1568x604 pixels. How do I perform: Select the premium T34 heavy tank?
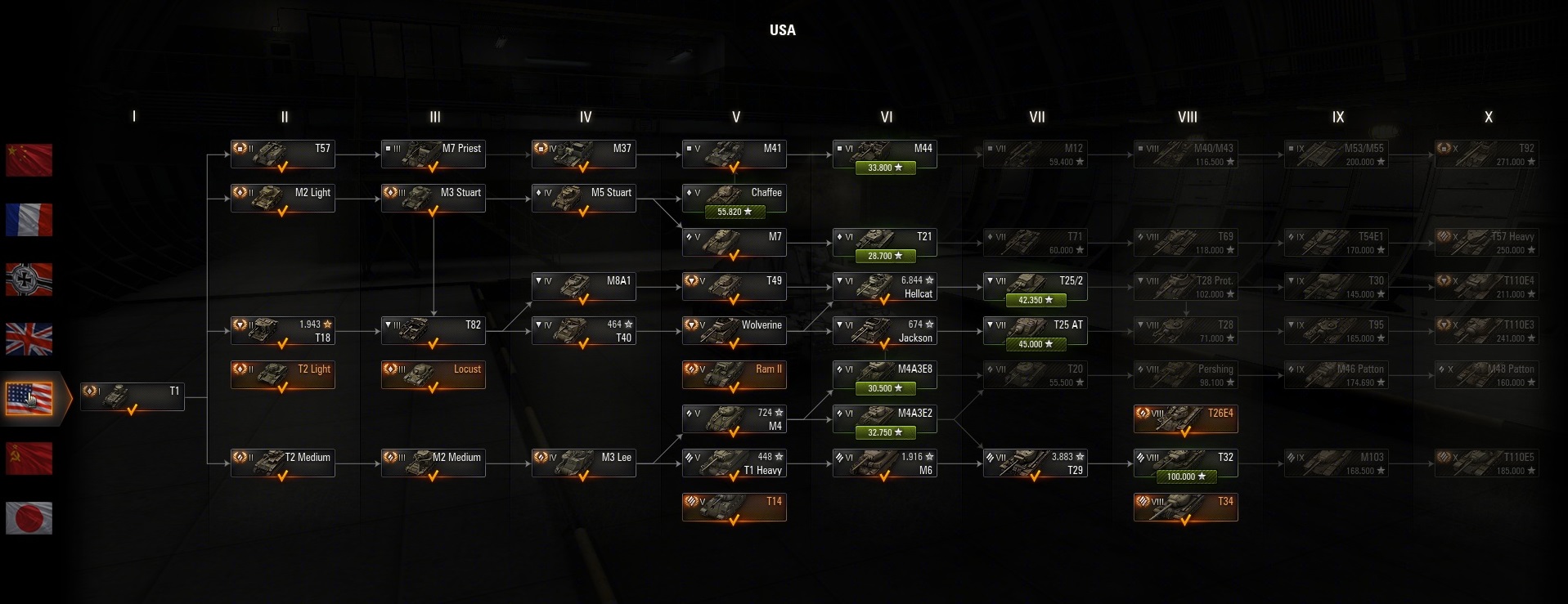pyautogui.click(x=1186, y=508)
